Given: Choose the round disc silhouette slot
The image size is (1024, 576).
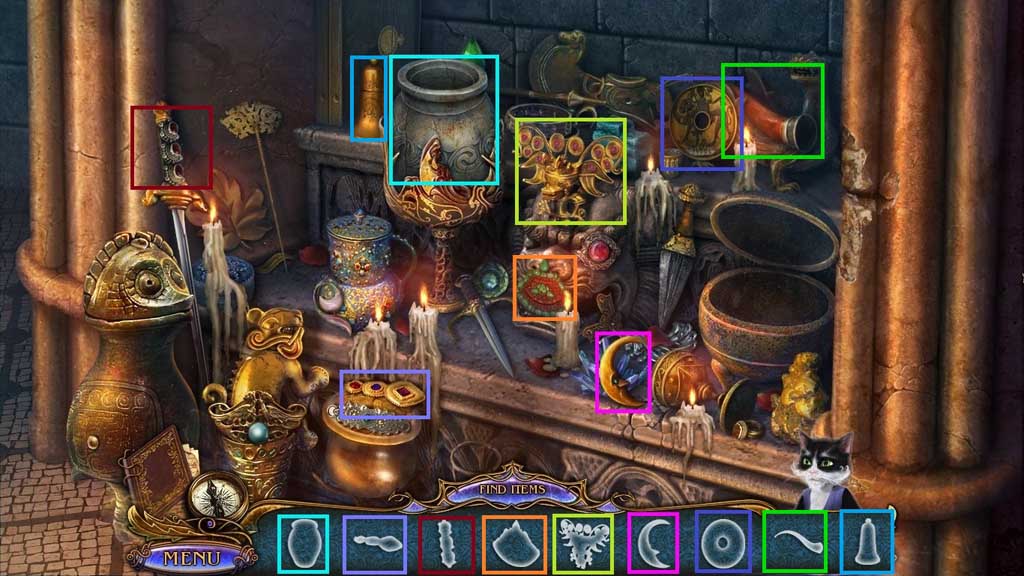Looking at the screenshot, I should pyautogui.click(x=722, y=542).
